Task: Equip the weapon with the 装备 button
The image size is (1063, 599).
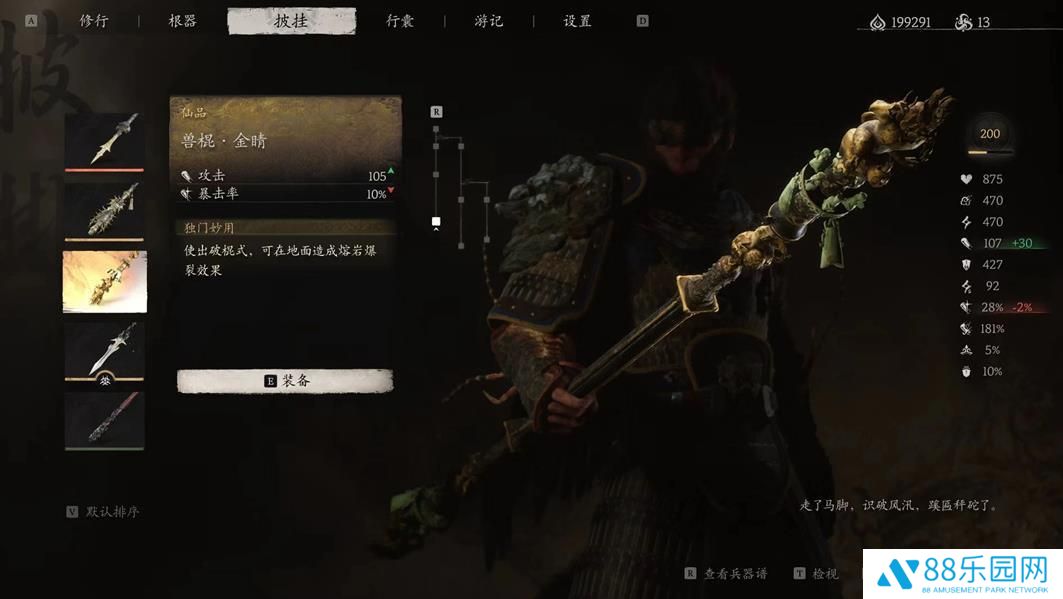Action: (x=285, y=381)
